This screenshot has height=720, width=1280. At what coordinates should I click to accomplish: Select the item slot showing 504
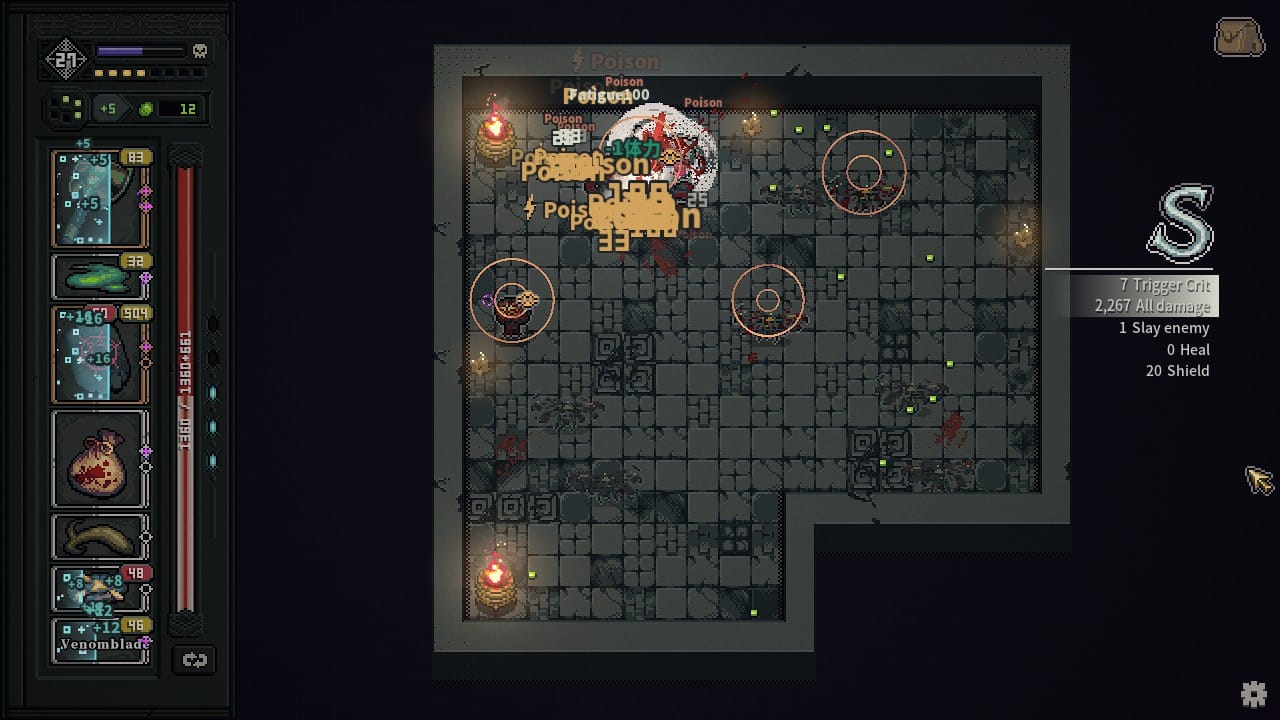100,353
